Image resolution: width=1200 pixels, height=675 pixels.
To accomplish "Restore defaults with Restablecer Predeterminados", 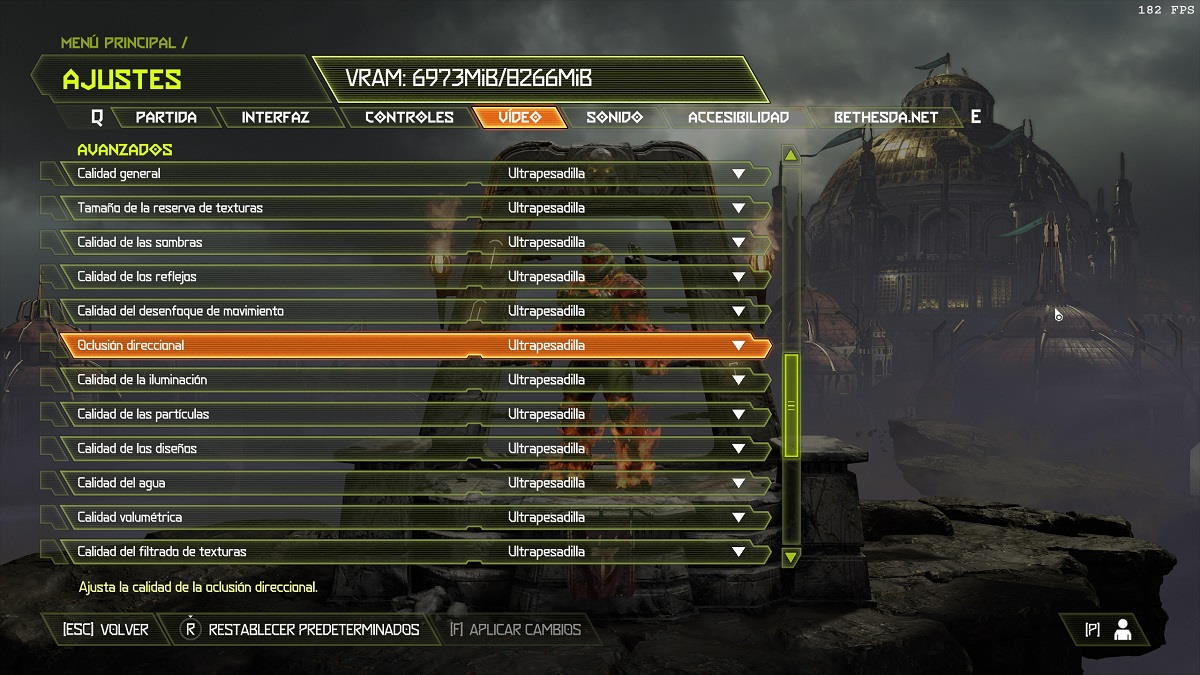I will pos(300,629).
